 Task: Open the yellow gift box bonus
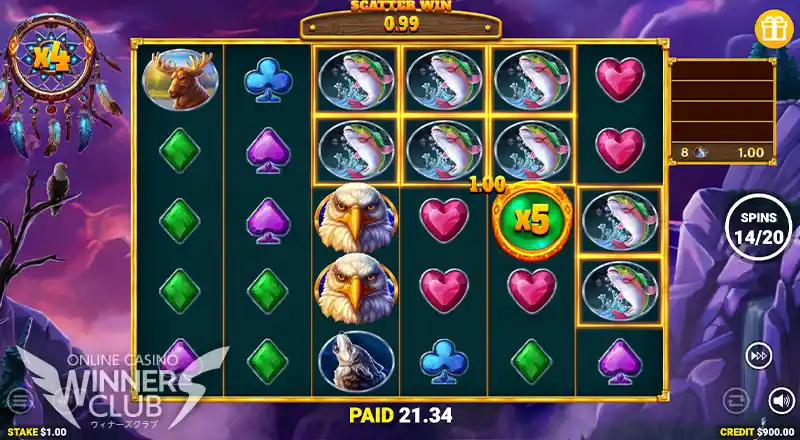tap(774, 27)
